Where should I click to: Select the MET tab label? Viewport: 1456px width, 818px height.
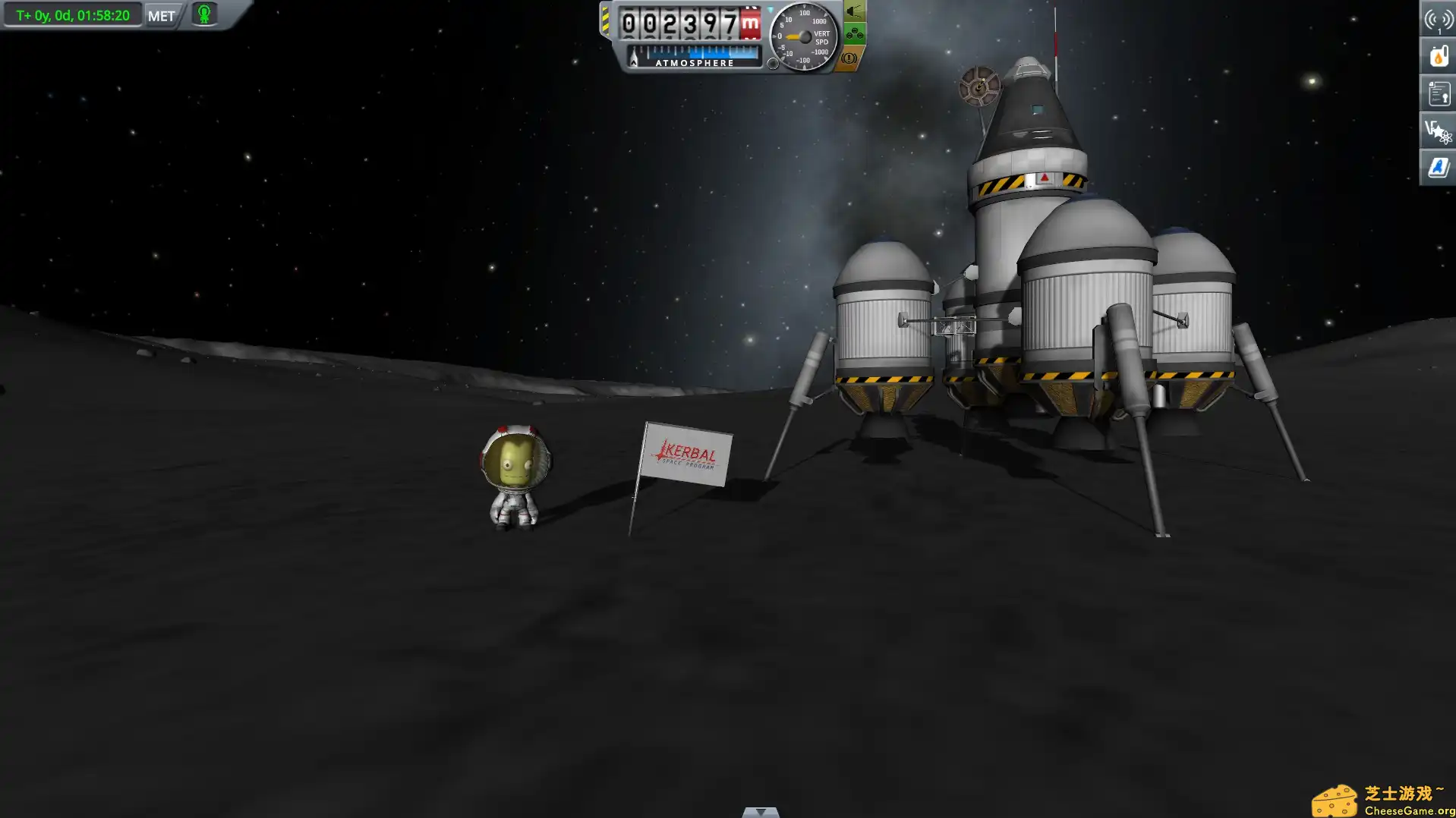click(160, 16)
